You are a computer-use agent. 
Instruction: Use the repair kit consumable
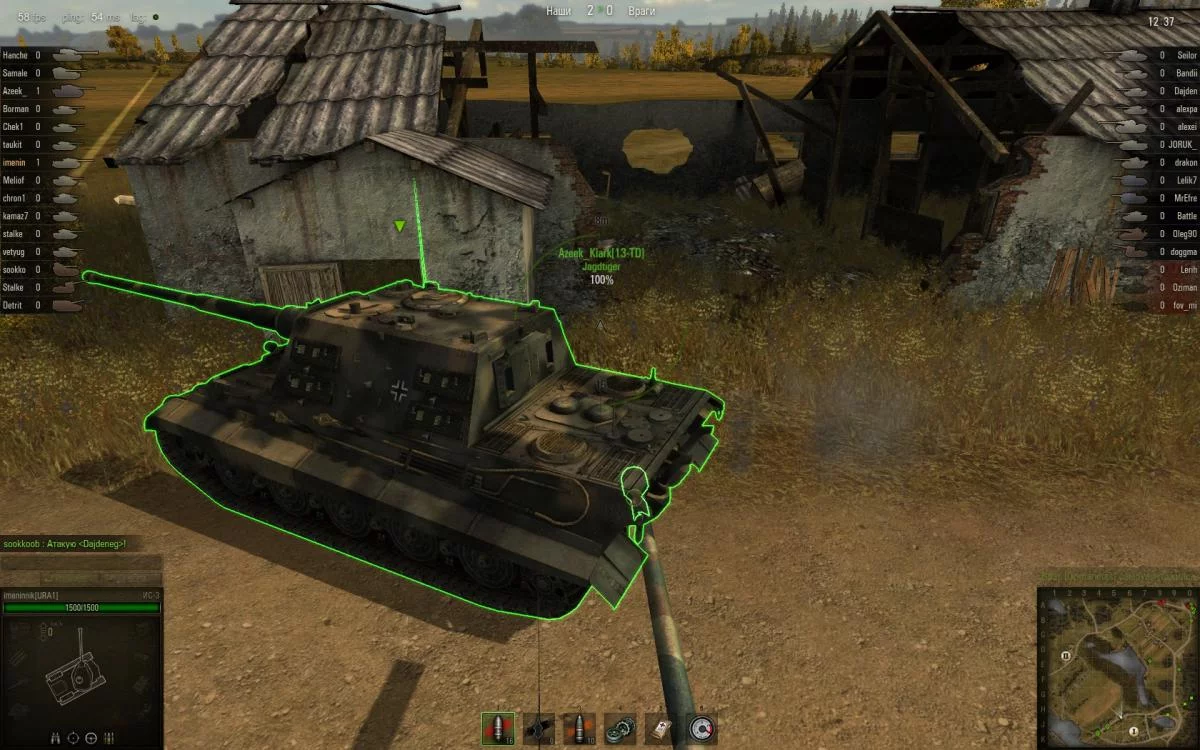click(x=621, y=728)
